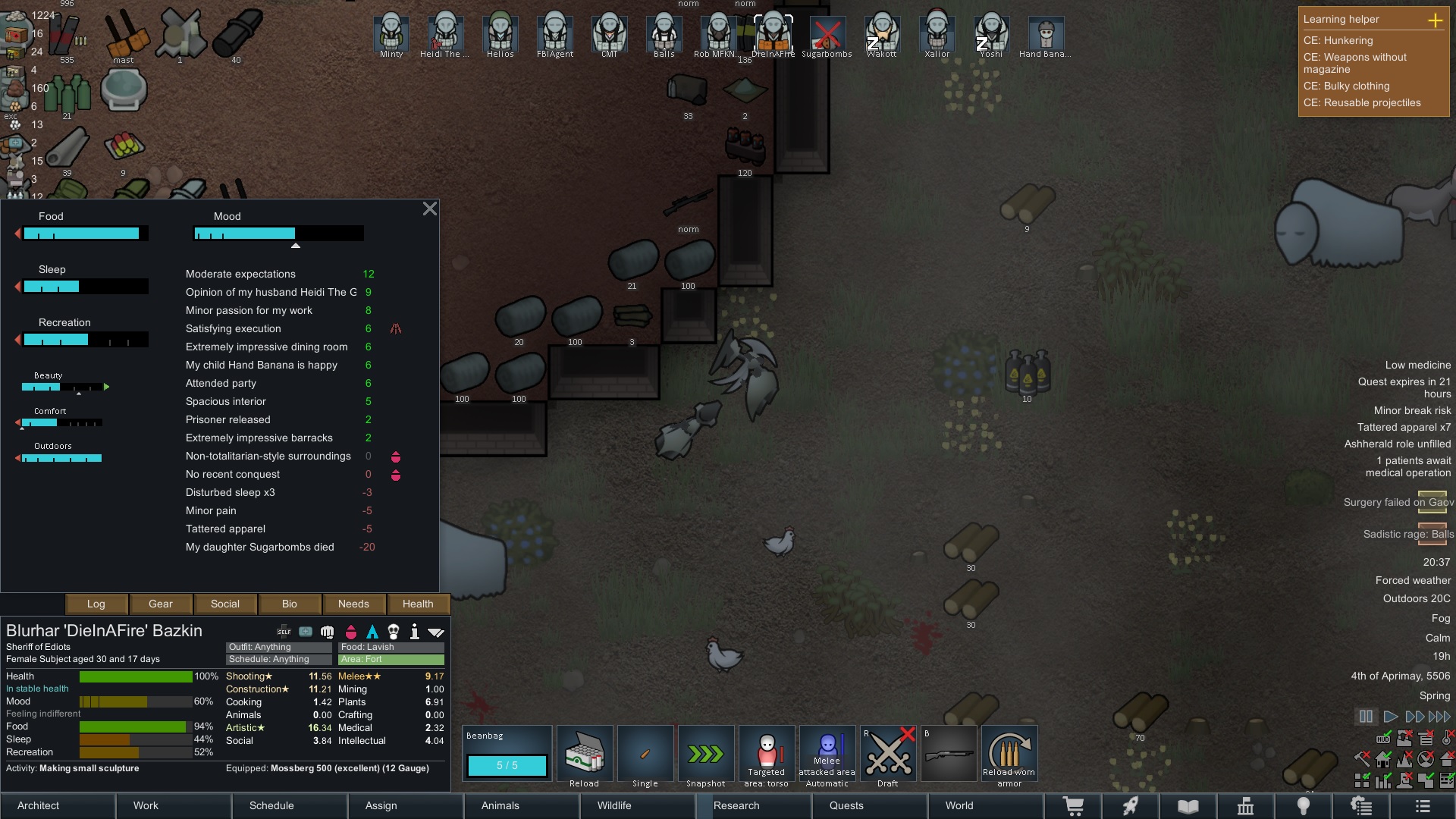The height and width of the screenshot is (819, 1456).
Task: Pause the game with the pause icon
Action: click(x=1366, y=716)
